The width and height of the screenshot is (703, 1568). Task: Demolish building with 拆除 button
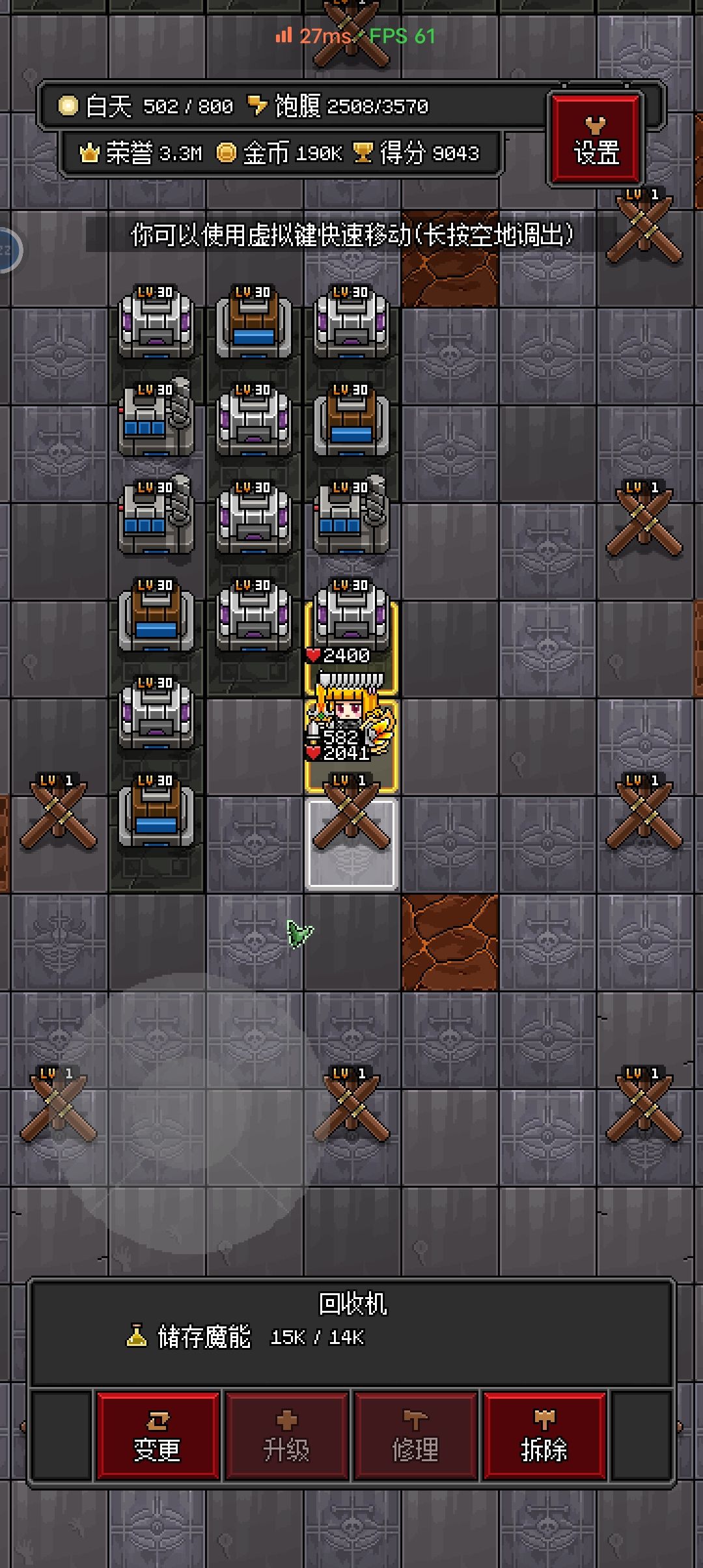click(x=544, y=1436)
